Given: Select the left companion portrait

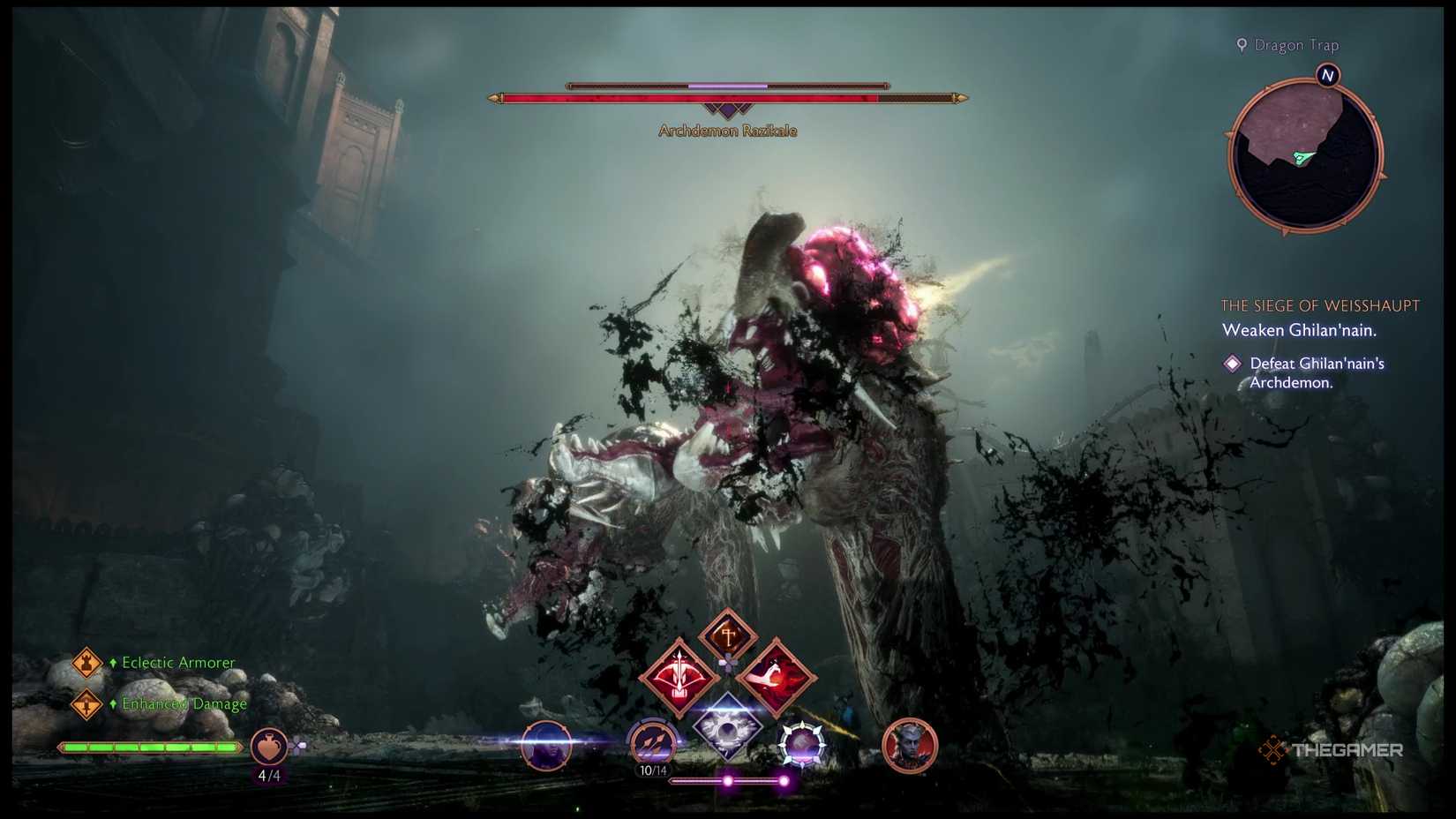Looking at the screenshot, I should tap(546, 746).
